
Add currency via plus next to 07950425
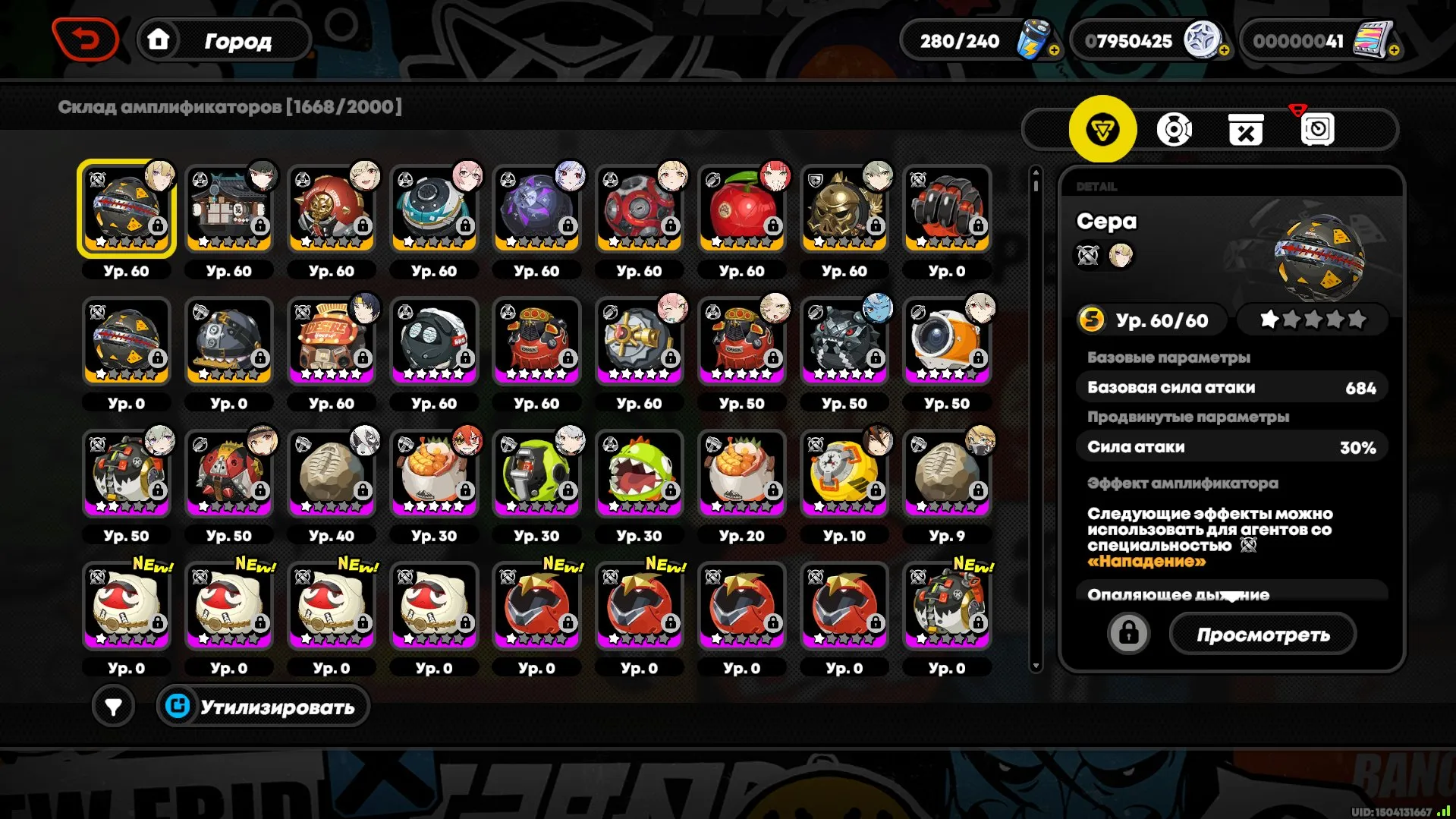(1223, 51)
